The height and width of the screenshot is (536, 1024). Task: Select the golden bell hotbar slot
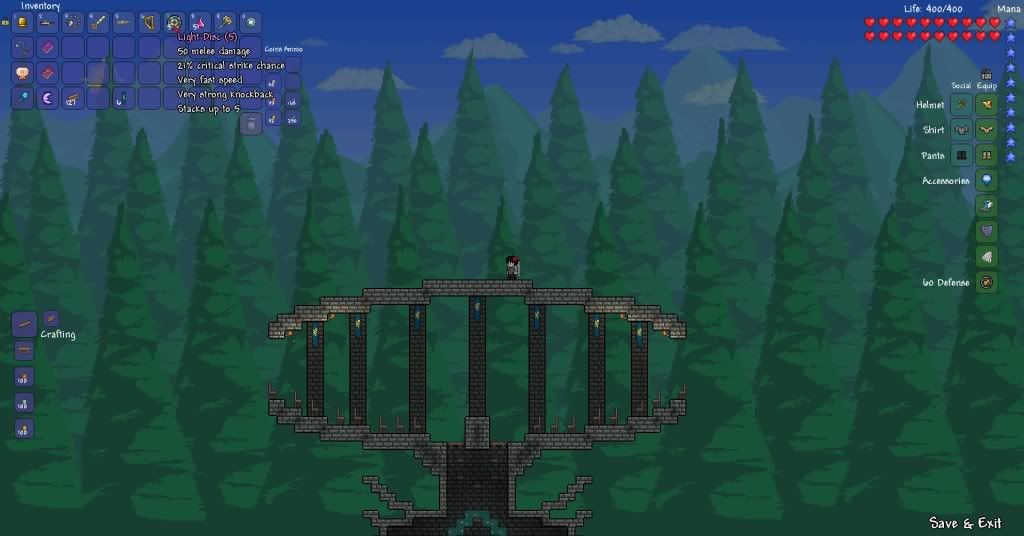(23, 22)
